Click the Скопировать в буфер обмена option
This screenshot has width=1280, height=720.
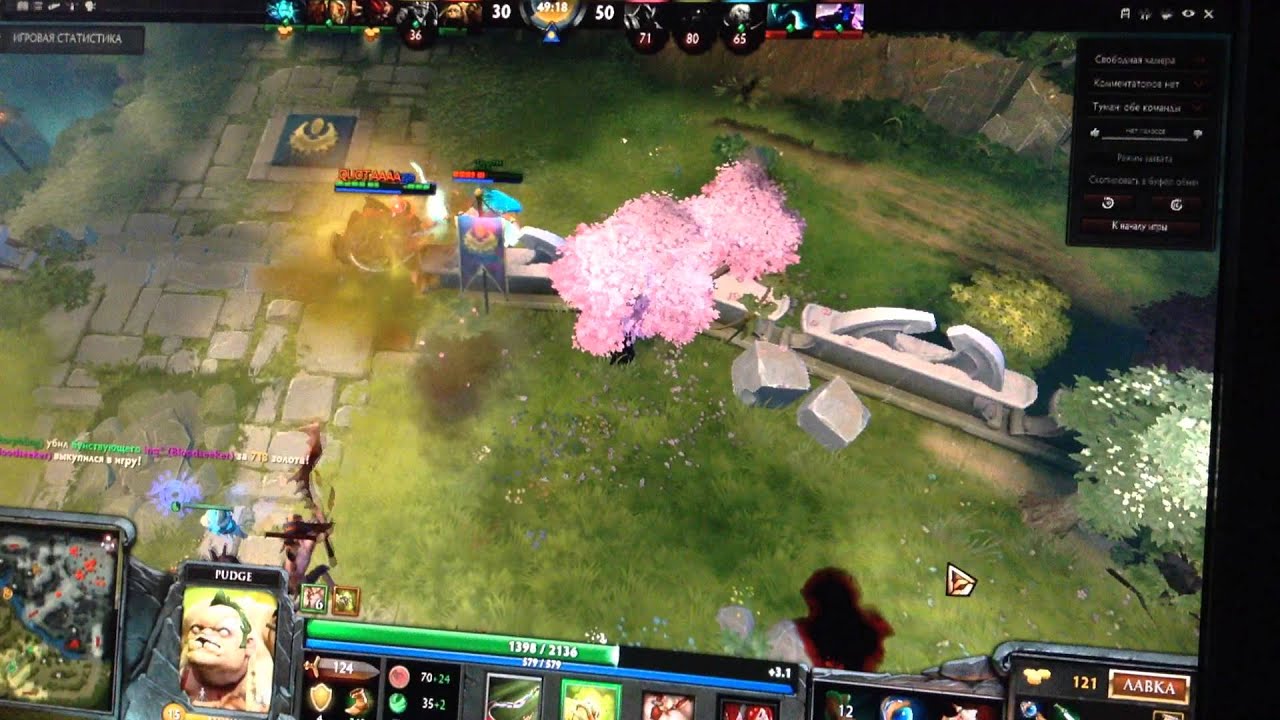1144,181
